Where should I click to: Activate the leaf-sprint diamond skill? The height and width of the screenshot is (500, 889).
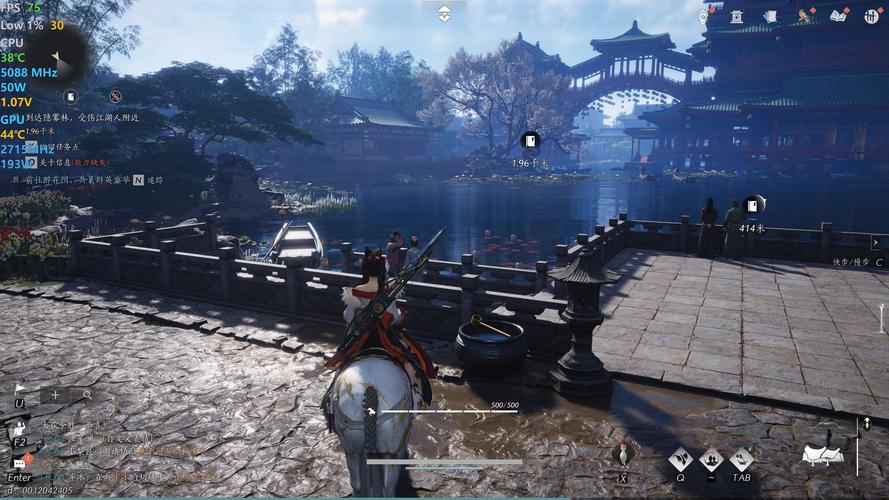coord(681,460)
